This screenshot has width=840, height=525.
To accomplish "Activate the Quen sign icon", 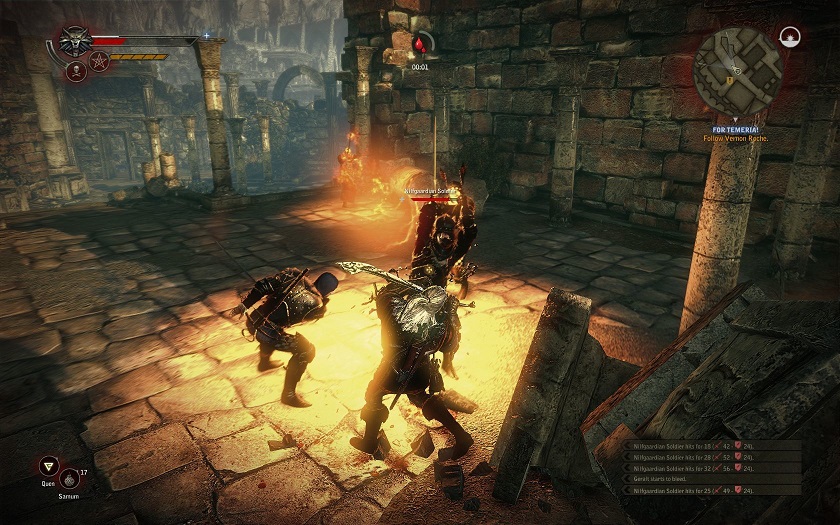I will click(x=47, y=466).
